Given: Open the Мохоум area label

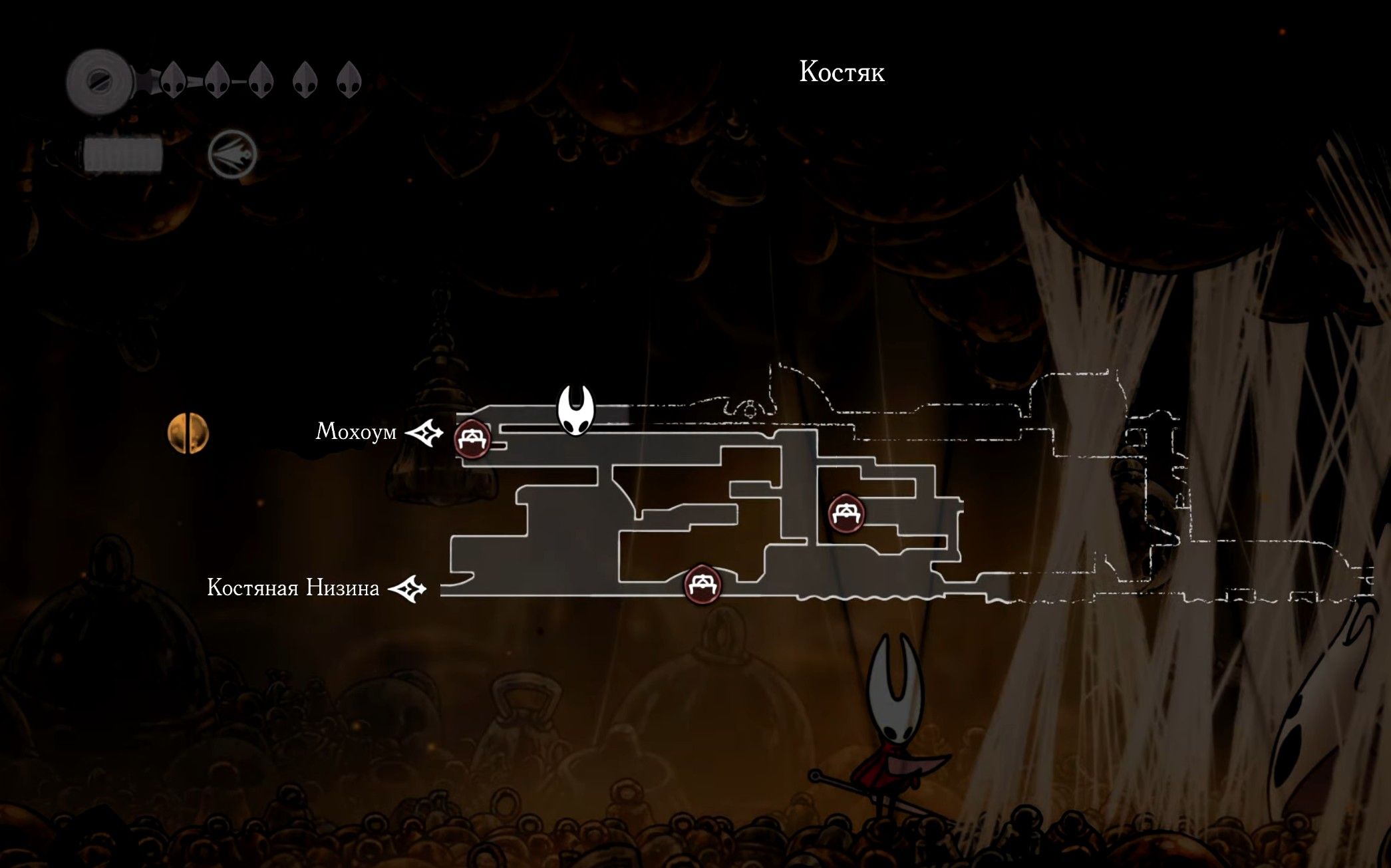Looking at the screenshot, I should [357, 432].
